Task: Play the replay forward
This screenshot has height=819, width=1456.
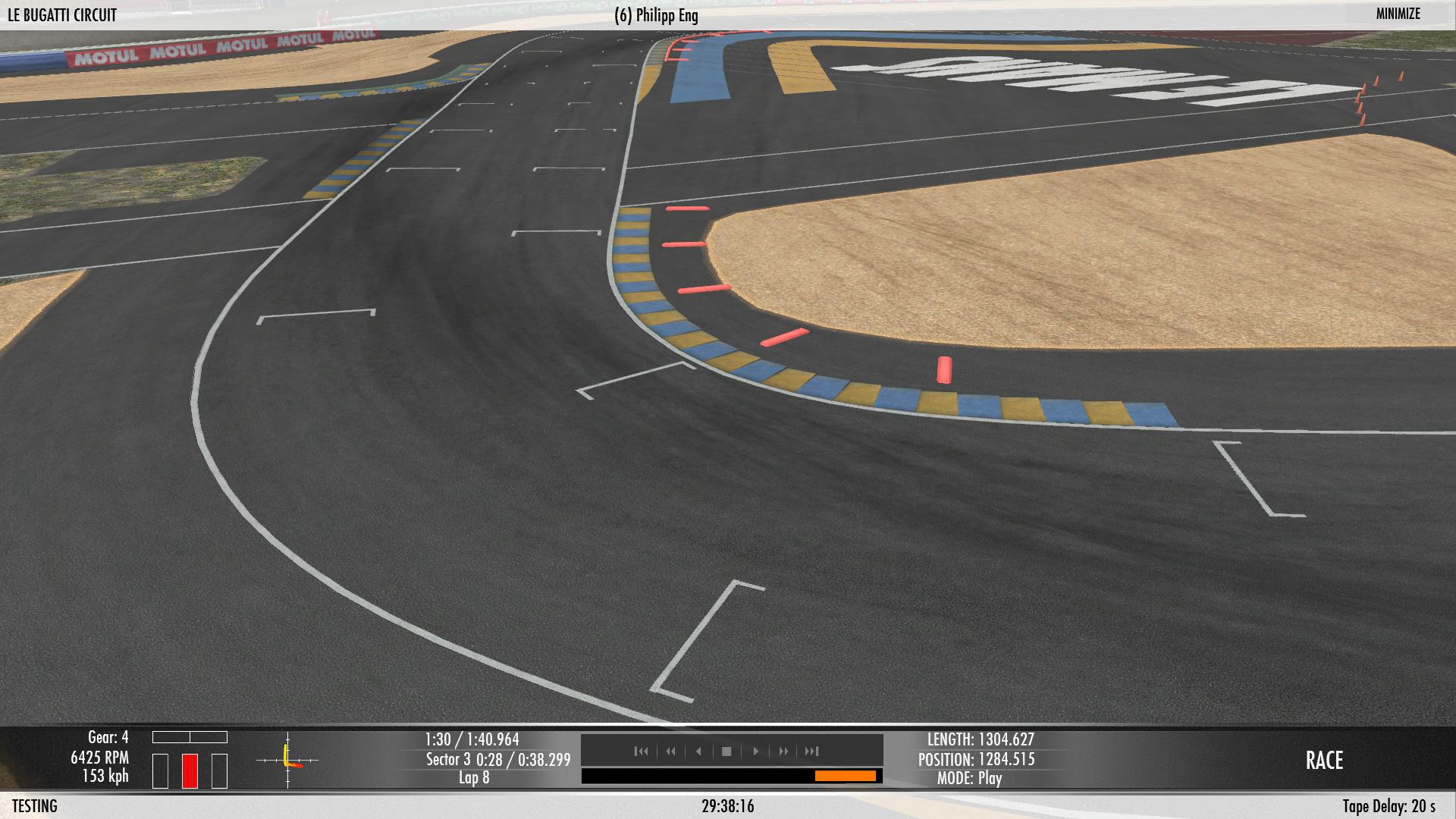Action: pos(755,752)
